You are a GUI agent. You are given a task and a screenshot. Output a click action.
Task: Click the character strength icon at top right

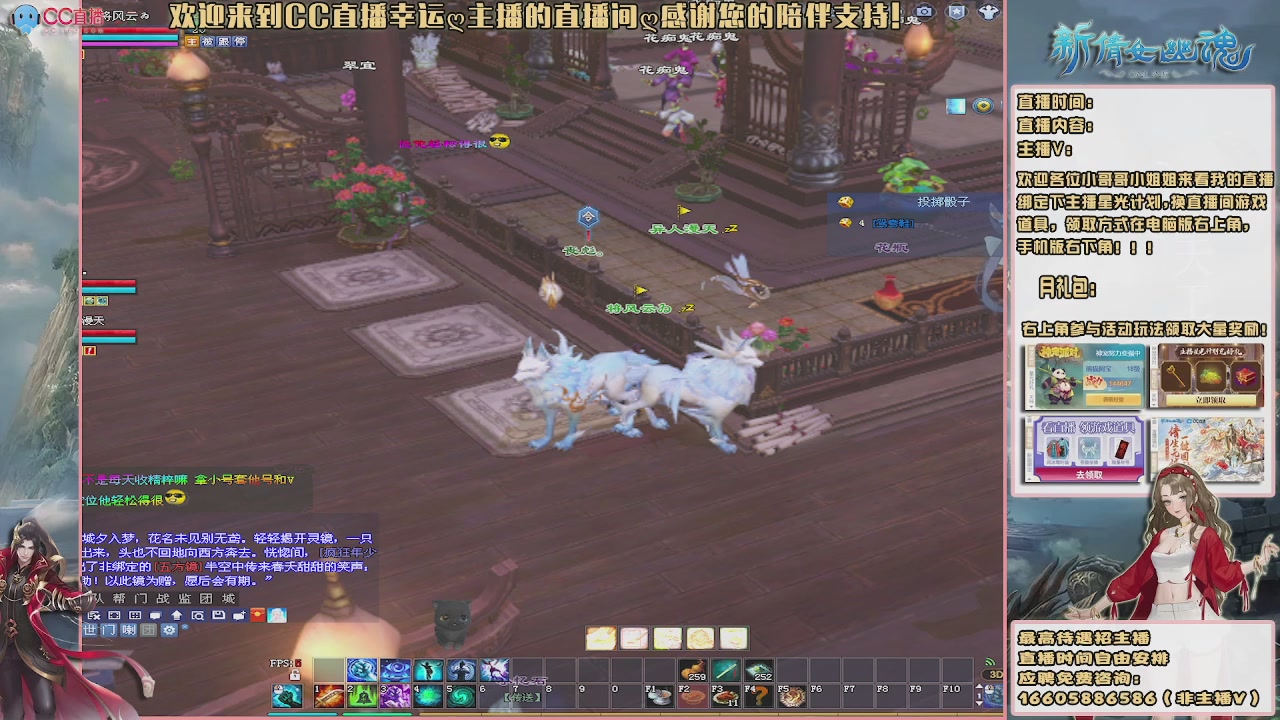coord(987,12)
